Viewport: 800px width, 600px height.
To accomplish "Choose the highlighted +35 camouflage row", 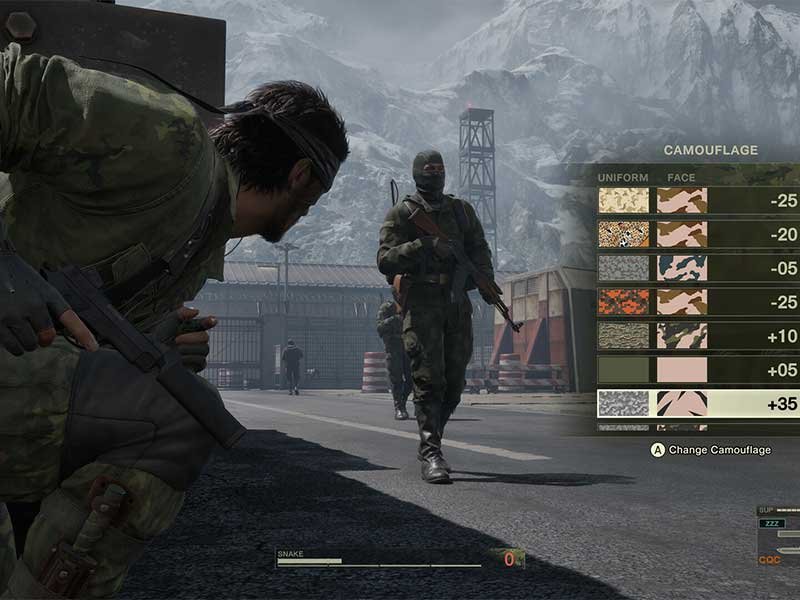I will click(698, 403).
